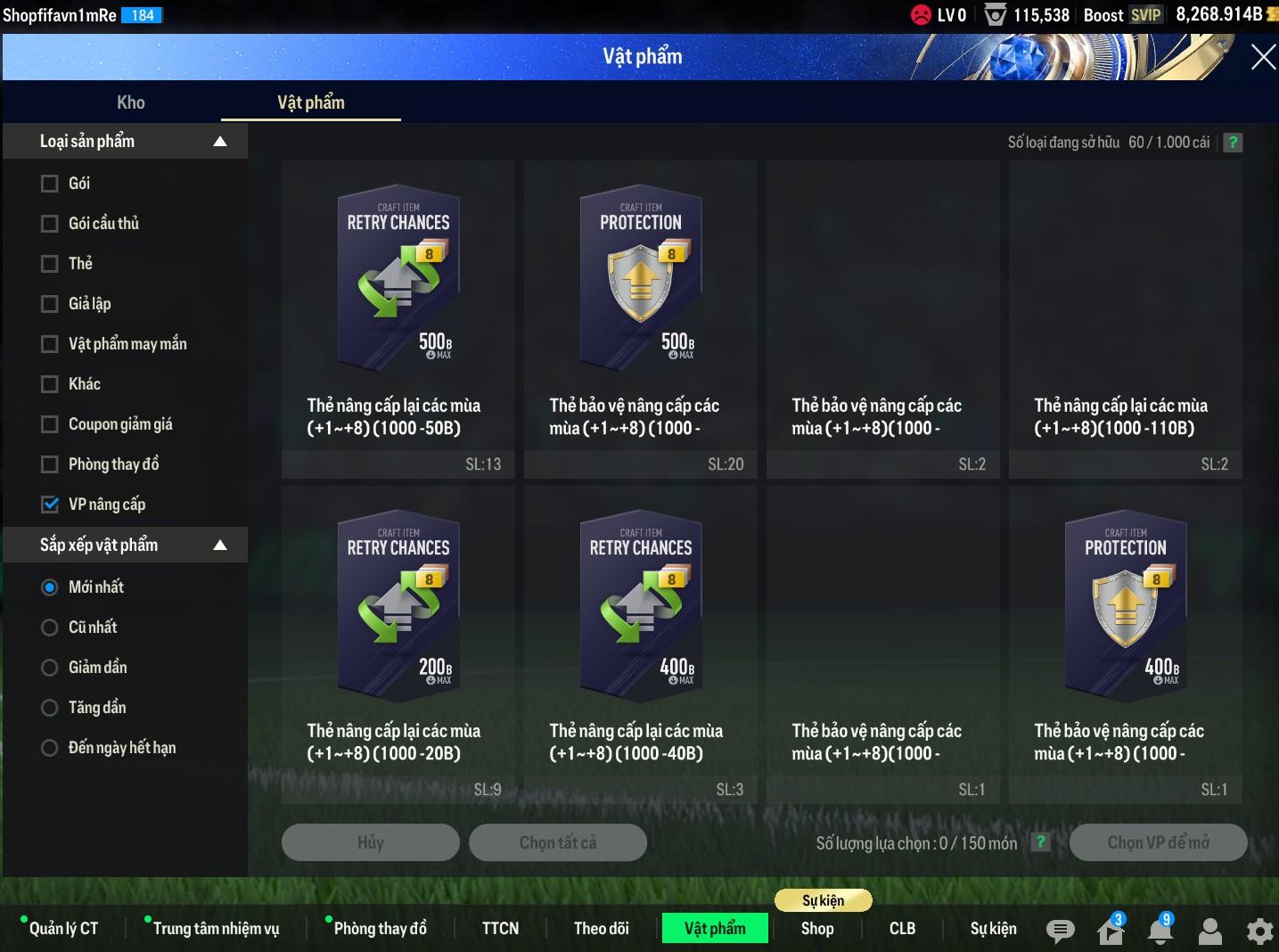Select the Đến ngày hết hạn sort option
The image size is (1279, 952).
coord(50,748)
